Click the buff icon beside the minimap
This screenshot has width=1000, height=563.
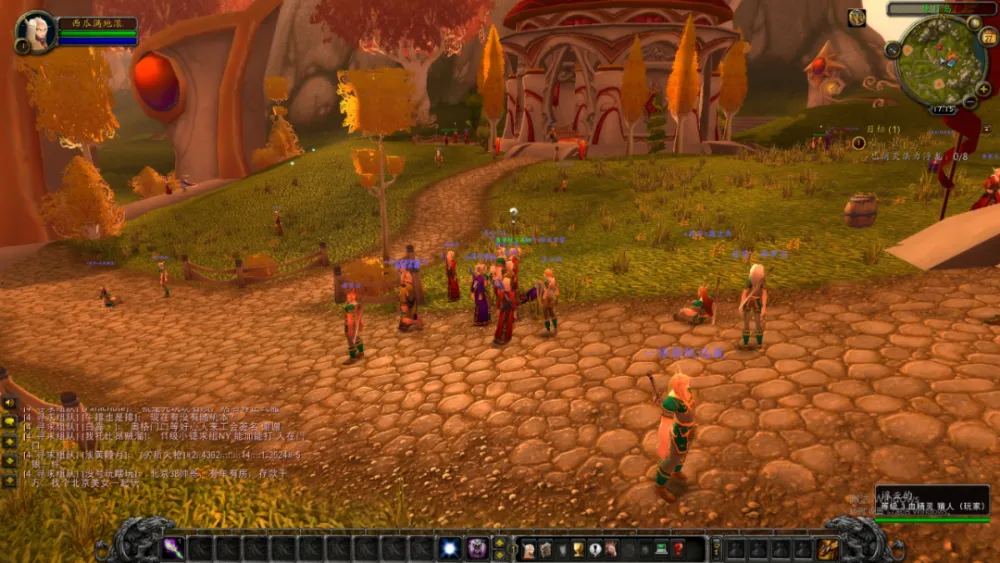(857, 17)
